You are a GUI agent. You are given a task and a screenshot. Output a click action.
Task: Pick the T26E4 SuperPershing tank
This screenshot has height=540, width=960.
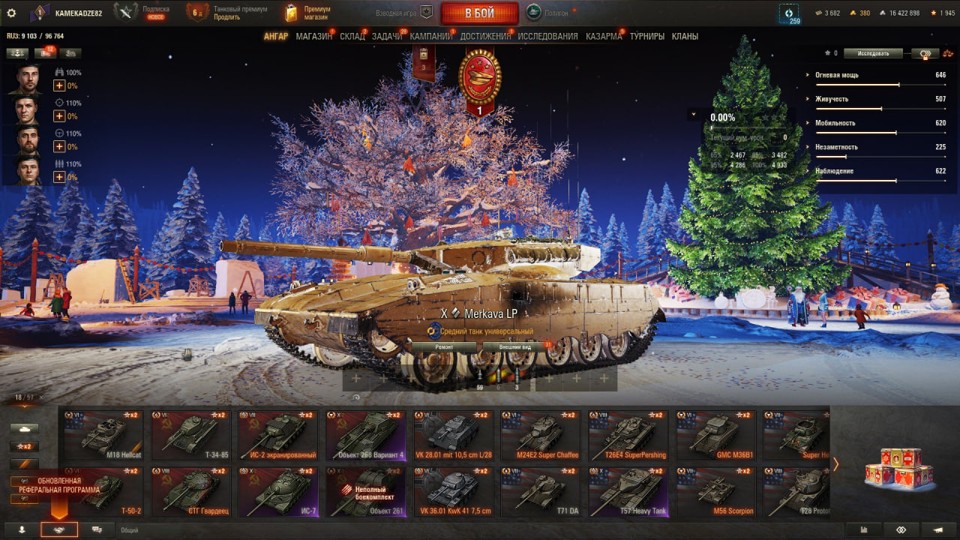point(631,434)
